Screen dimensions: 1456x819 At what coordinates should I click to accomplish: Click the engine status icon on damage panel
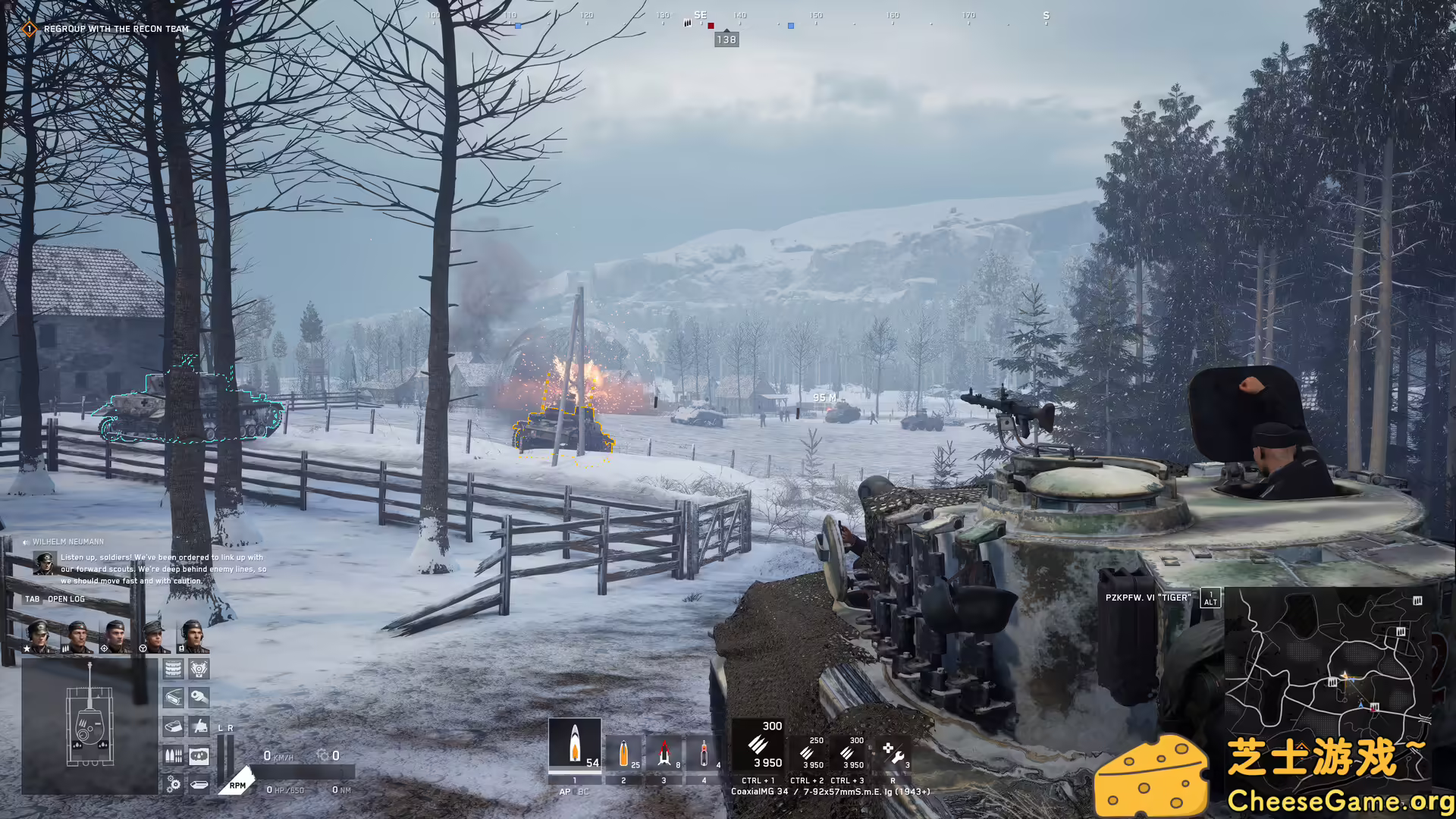click(x=199, y=668)
